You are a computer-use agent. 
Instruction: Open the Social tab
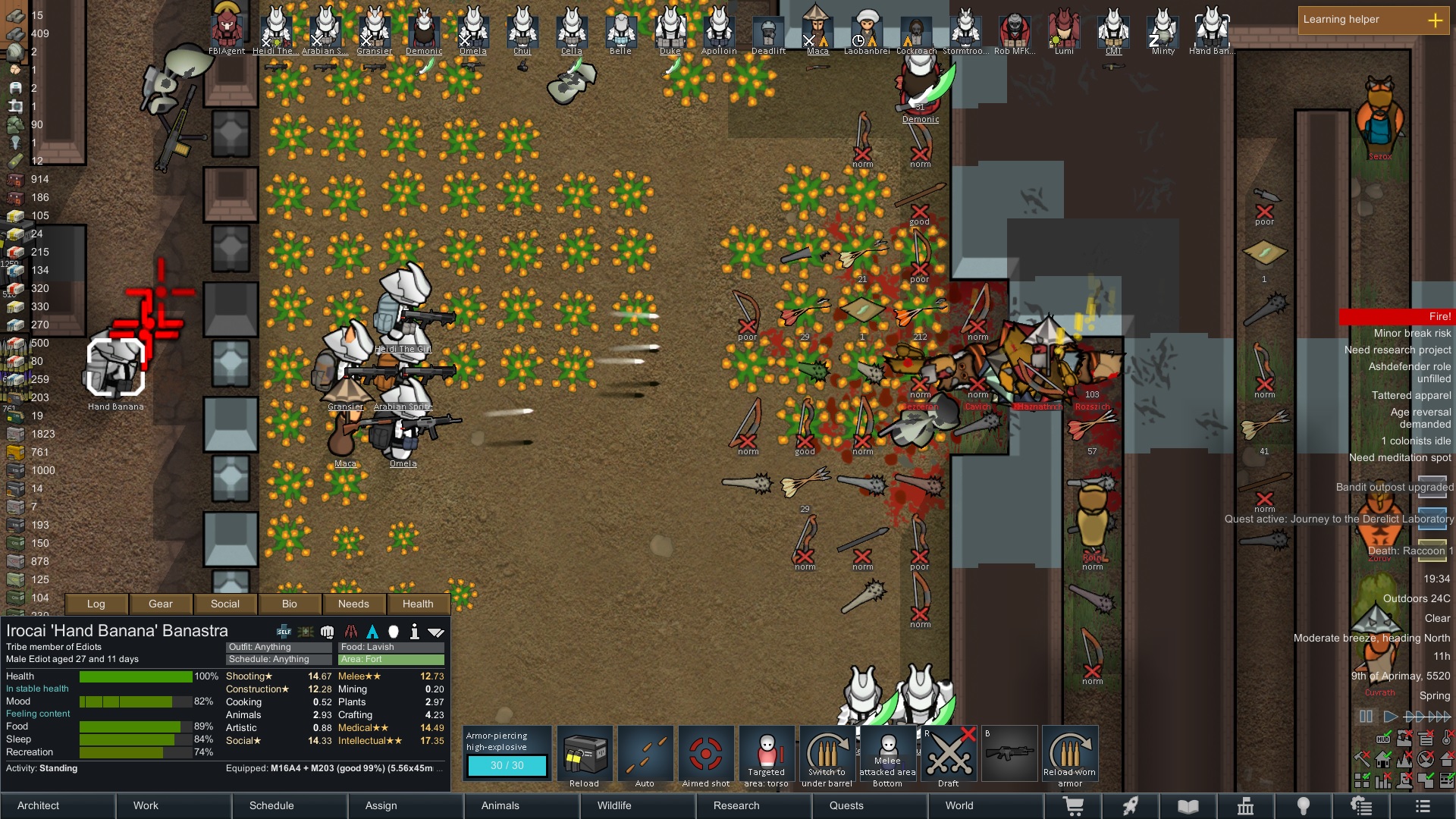click(x=225, y=604)
